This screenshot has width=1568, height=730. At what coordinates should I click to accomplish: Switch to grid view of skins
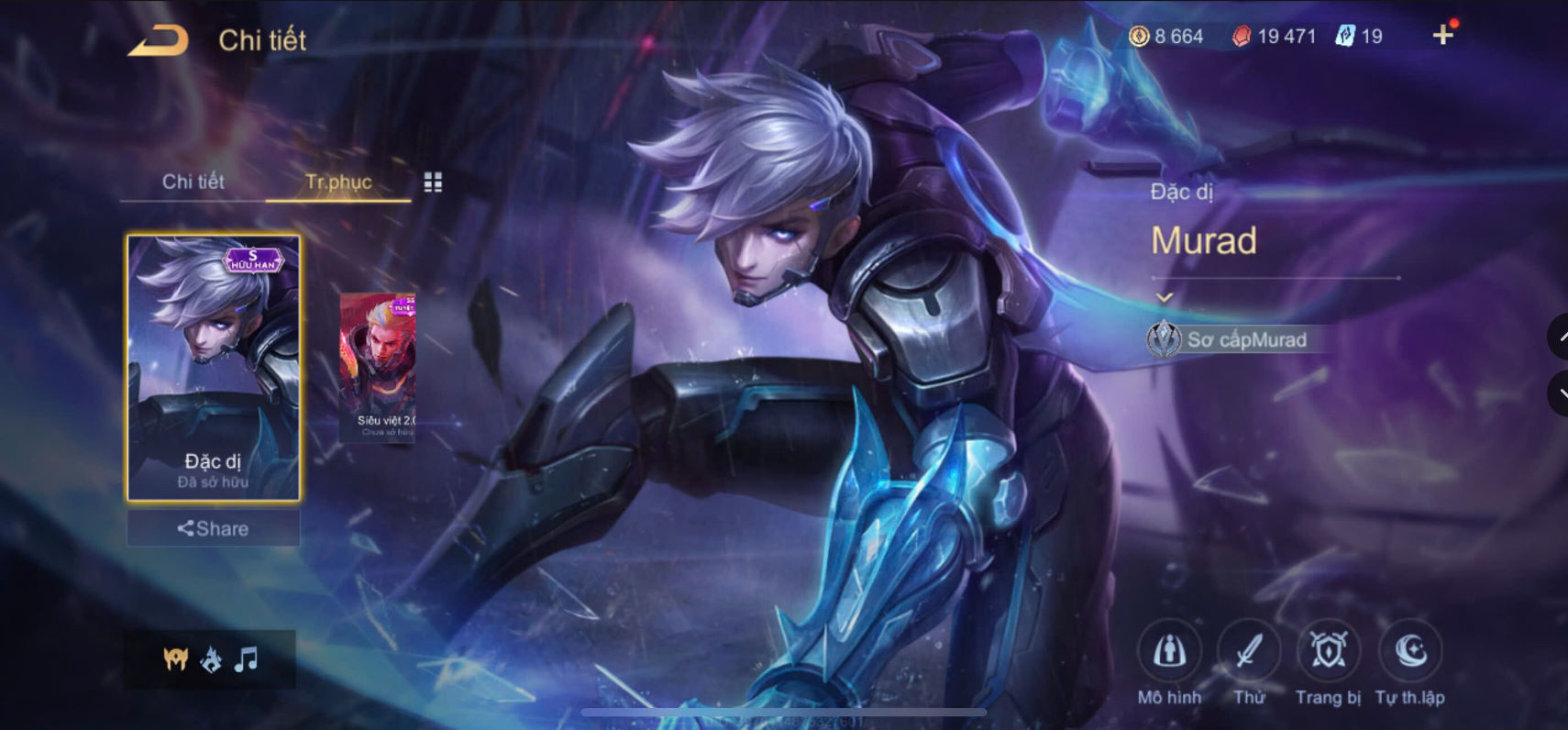(434, 182)
